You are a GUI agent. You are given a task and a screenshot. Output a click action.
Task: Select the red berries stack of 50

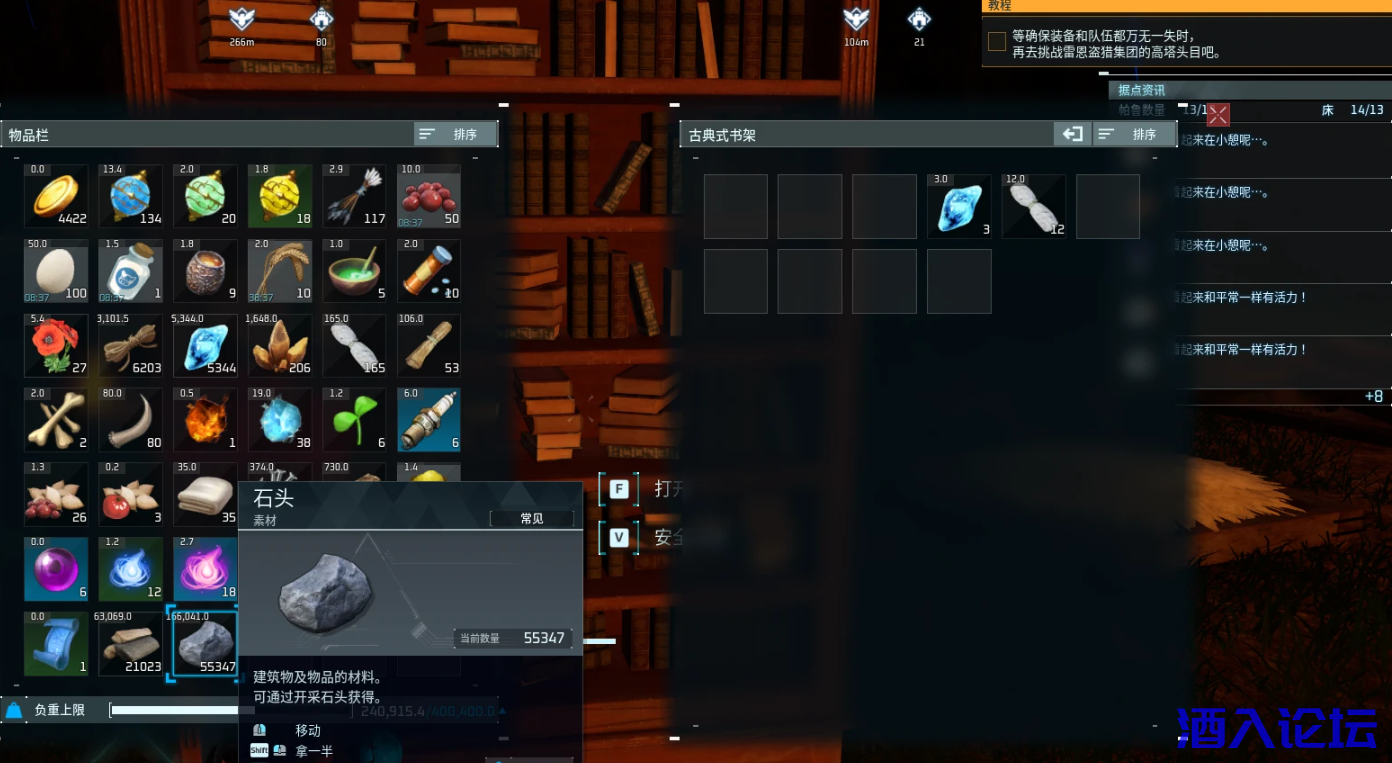[x=427, y=196]
